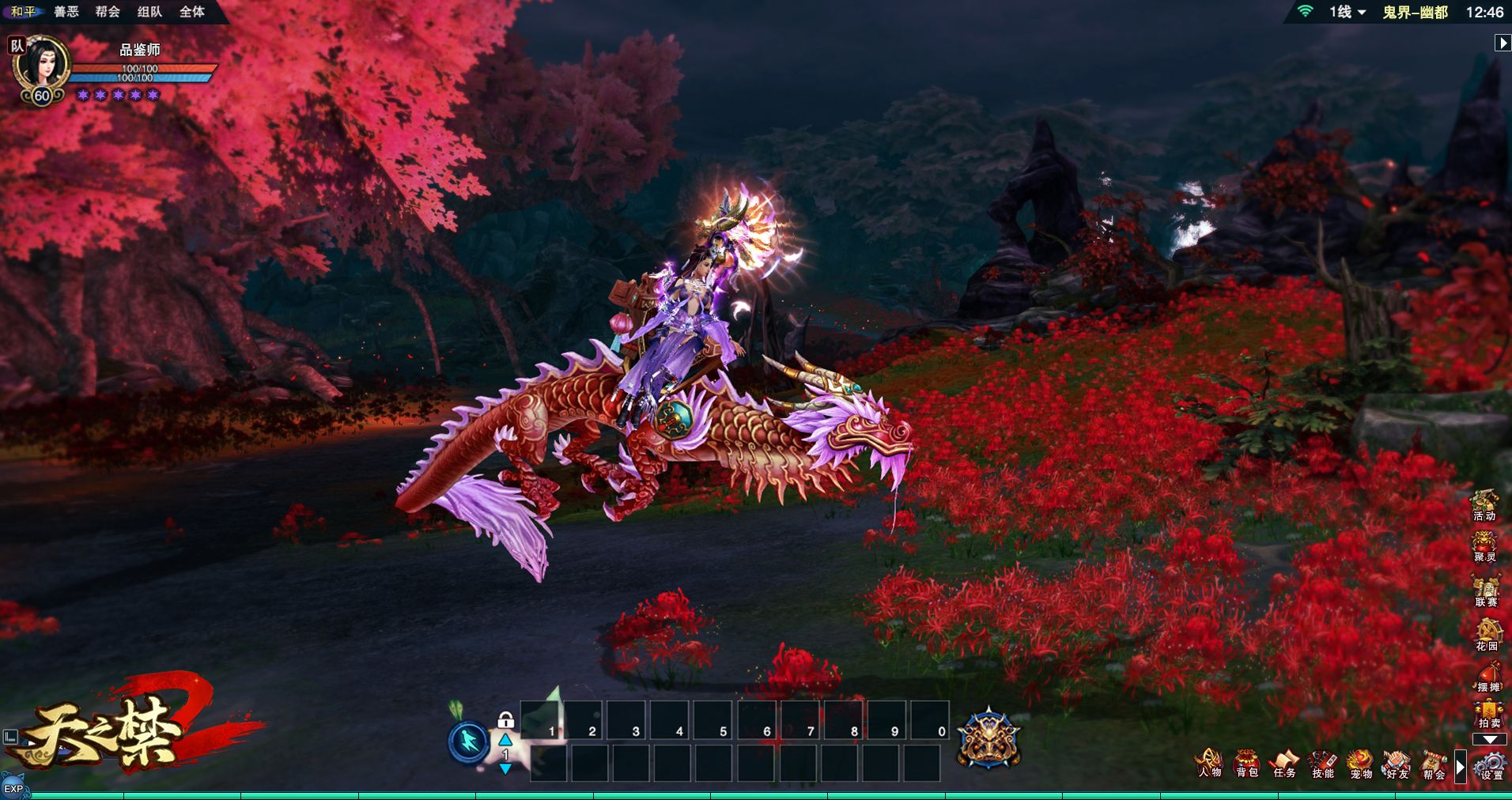Open the 1线 server line dropdown
The height and width of the screenshot is (800, 1512).
1347,12
